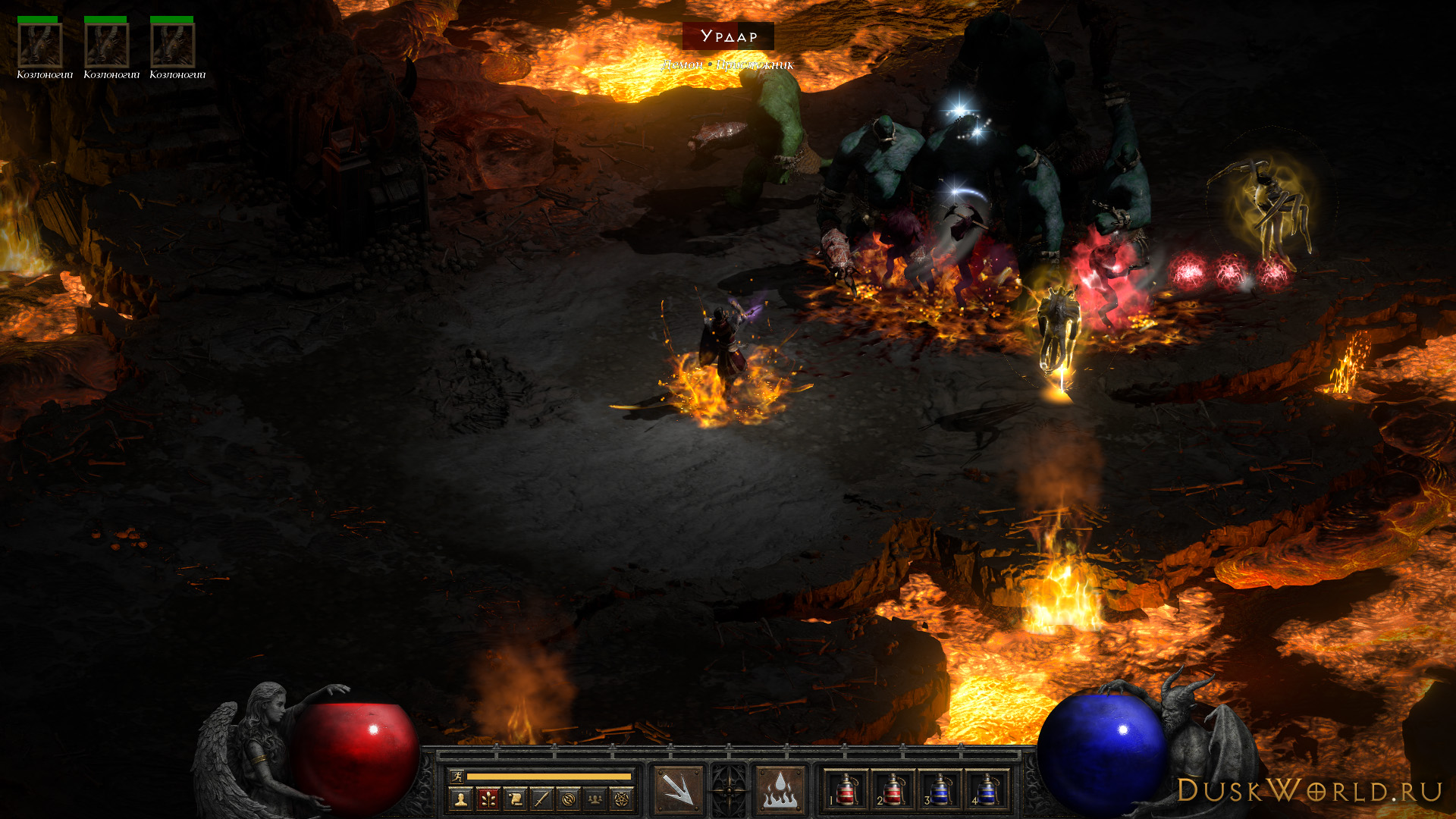The image size is (1456, 819).
Task: Open the character sheet bust icon
Action: point(460,799)
